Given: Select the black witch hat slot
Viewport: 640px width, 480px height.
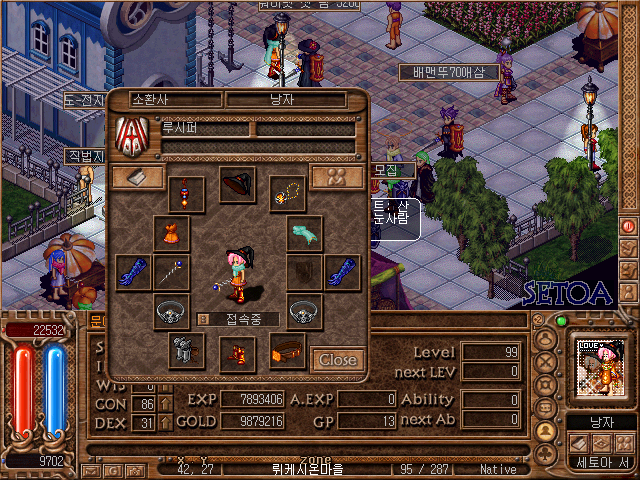Looking at the screenshot, I should coord(237,185).
